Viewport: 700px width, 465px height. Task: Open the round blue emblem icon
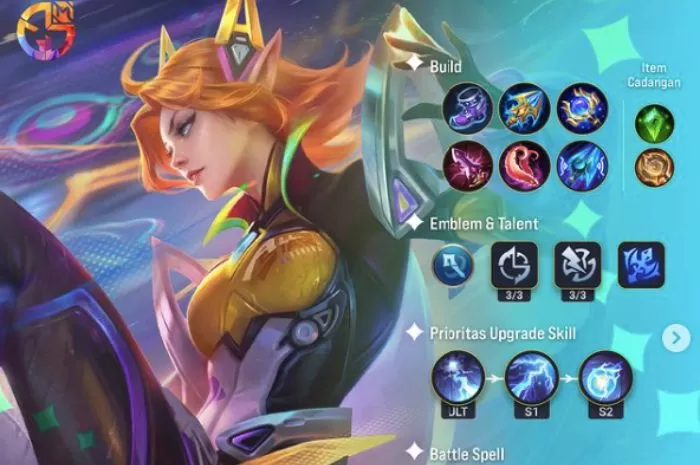tap(456, 265)
